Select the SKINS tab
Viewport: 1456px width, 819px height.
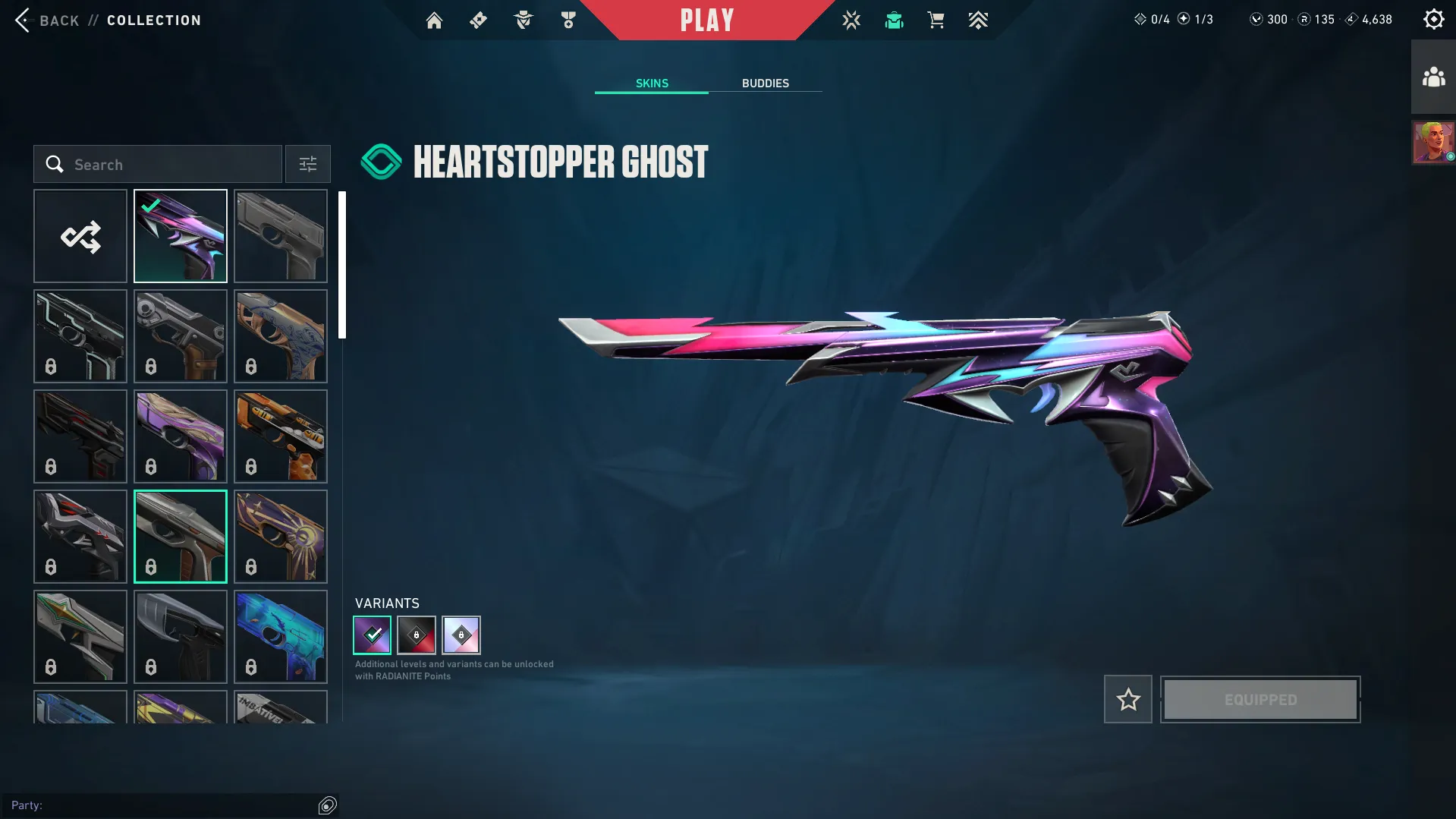tap(651, 83)
